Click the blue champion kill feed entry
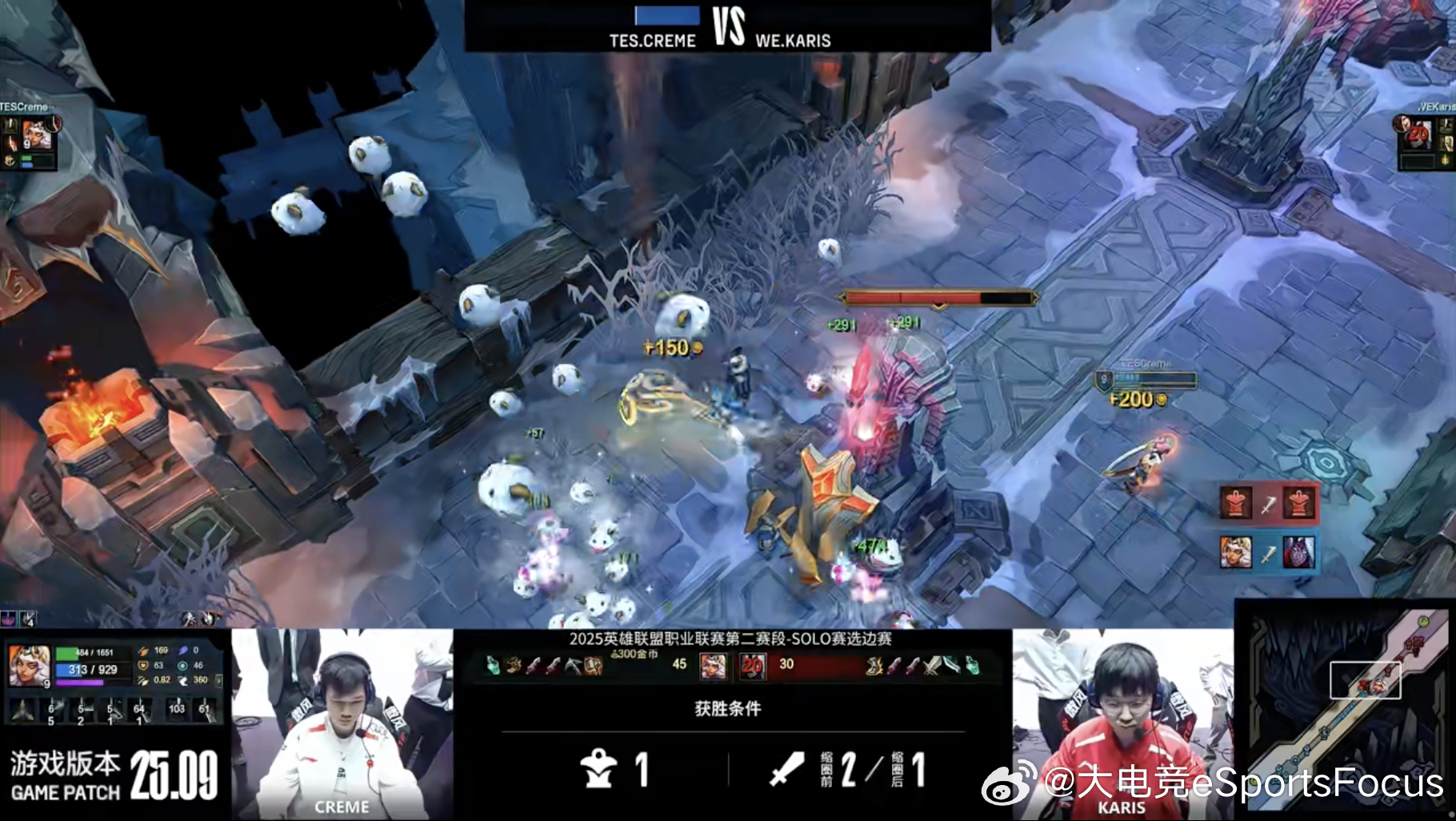This screenshot has height=821, width=1456. click(1267, 553)
